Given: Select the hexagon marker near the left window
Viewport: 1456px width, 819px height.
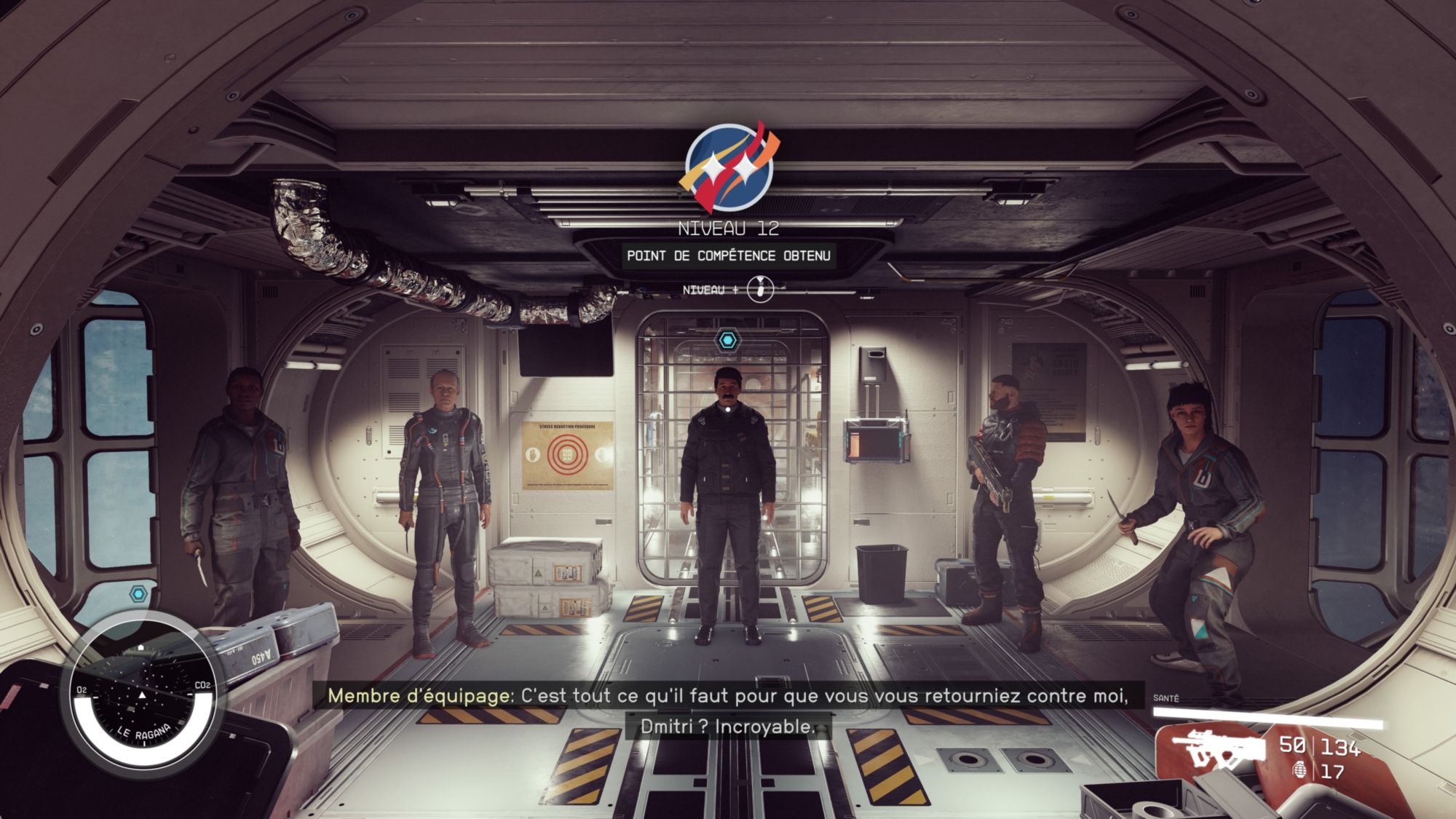Looking at the screenshot, I should click(138, 594).
